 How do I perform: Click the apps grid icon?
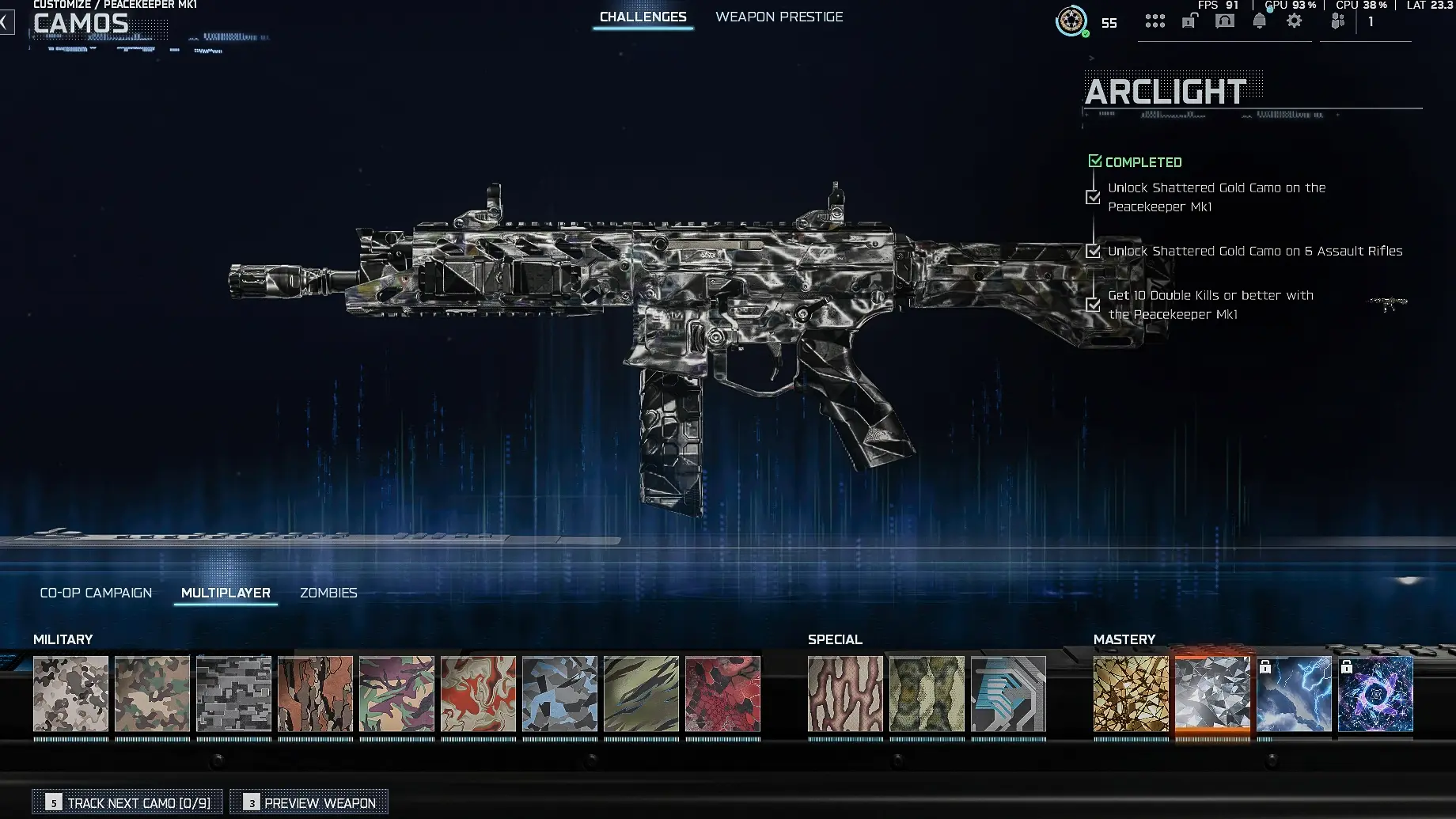click(1155, 21)
